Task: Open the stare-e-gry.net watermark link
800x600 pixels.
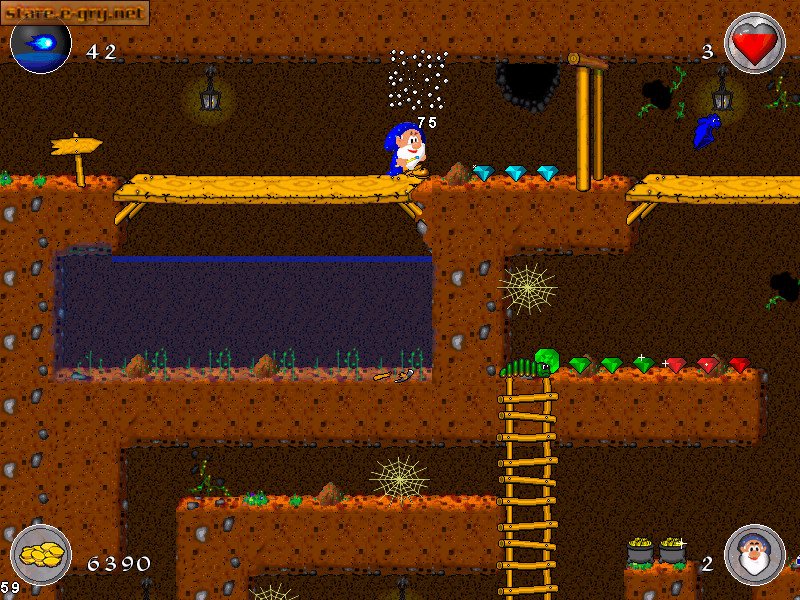Action: 75,12
